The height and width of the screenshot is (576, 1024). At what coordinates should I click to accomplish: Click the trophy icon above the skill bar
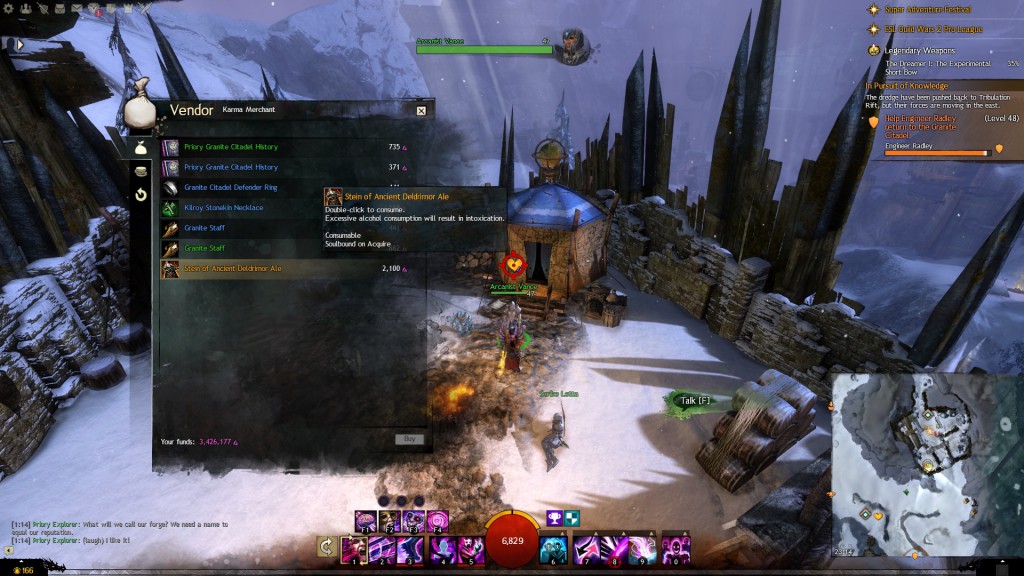(x=551, y=517)
